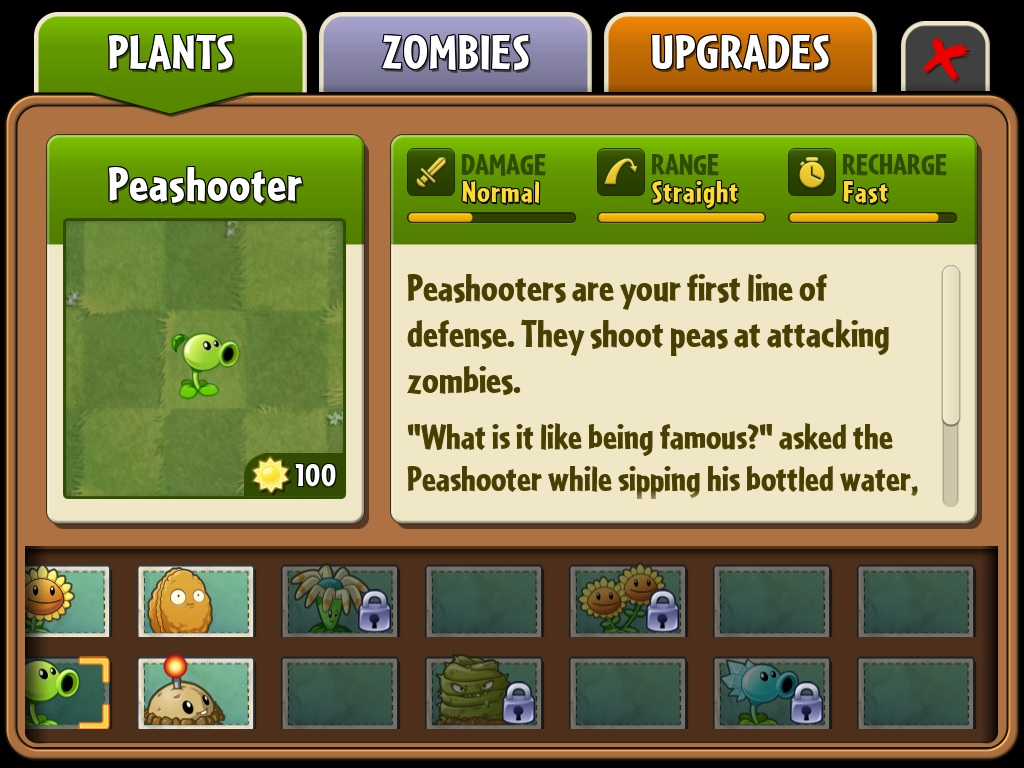1024x768 pixels.
Task: Select the locked Snow Pea card
Action: click(772, 692)
